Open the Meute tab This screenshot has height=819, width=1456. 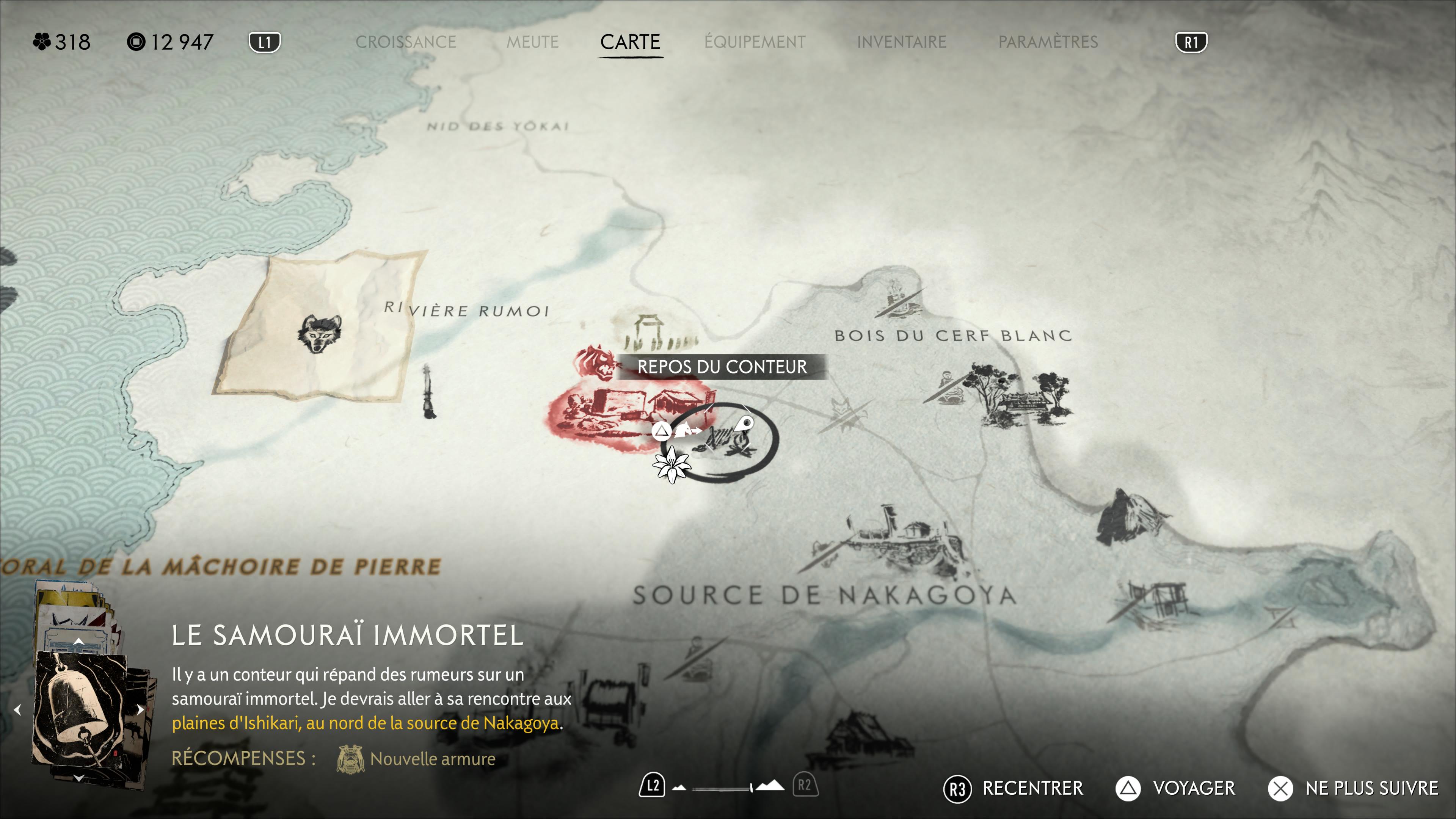532,42
